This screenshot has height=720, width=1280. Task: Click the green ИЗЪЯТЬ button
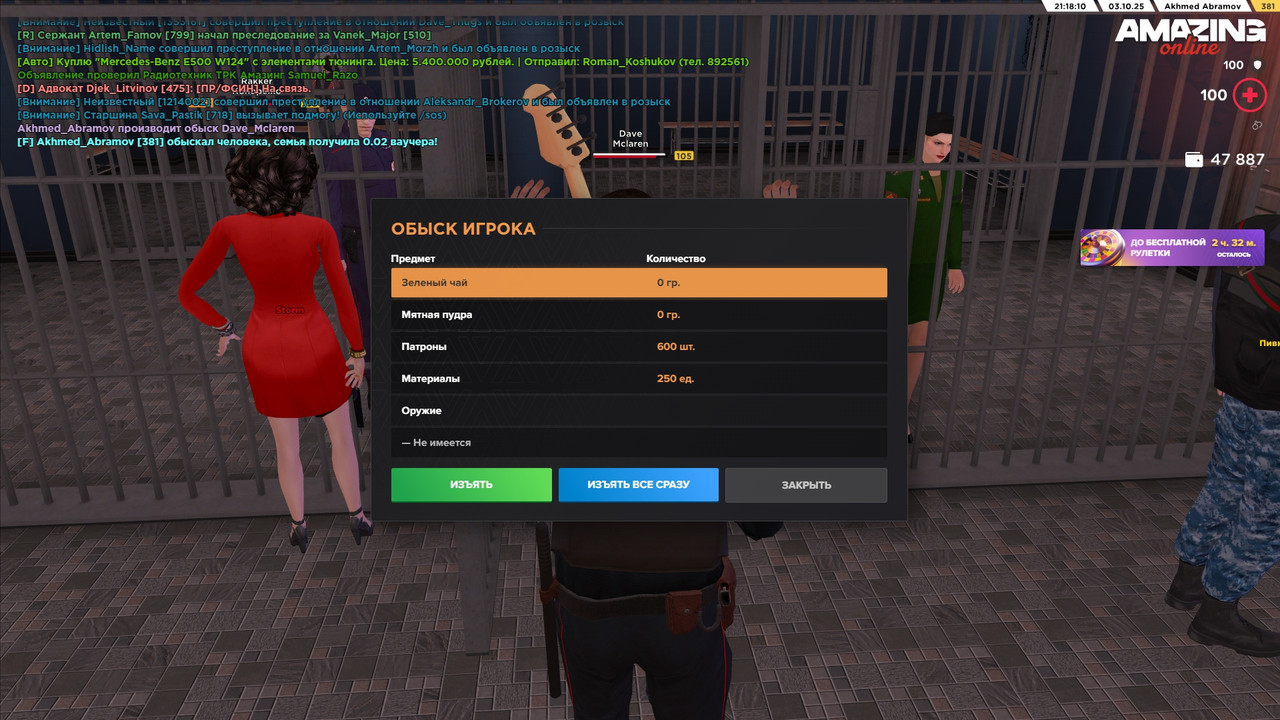point(471,485)
